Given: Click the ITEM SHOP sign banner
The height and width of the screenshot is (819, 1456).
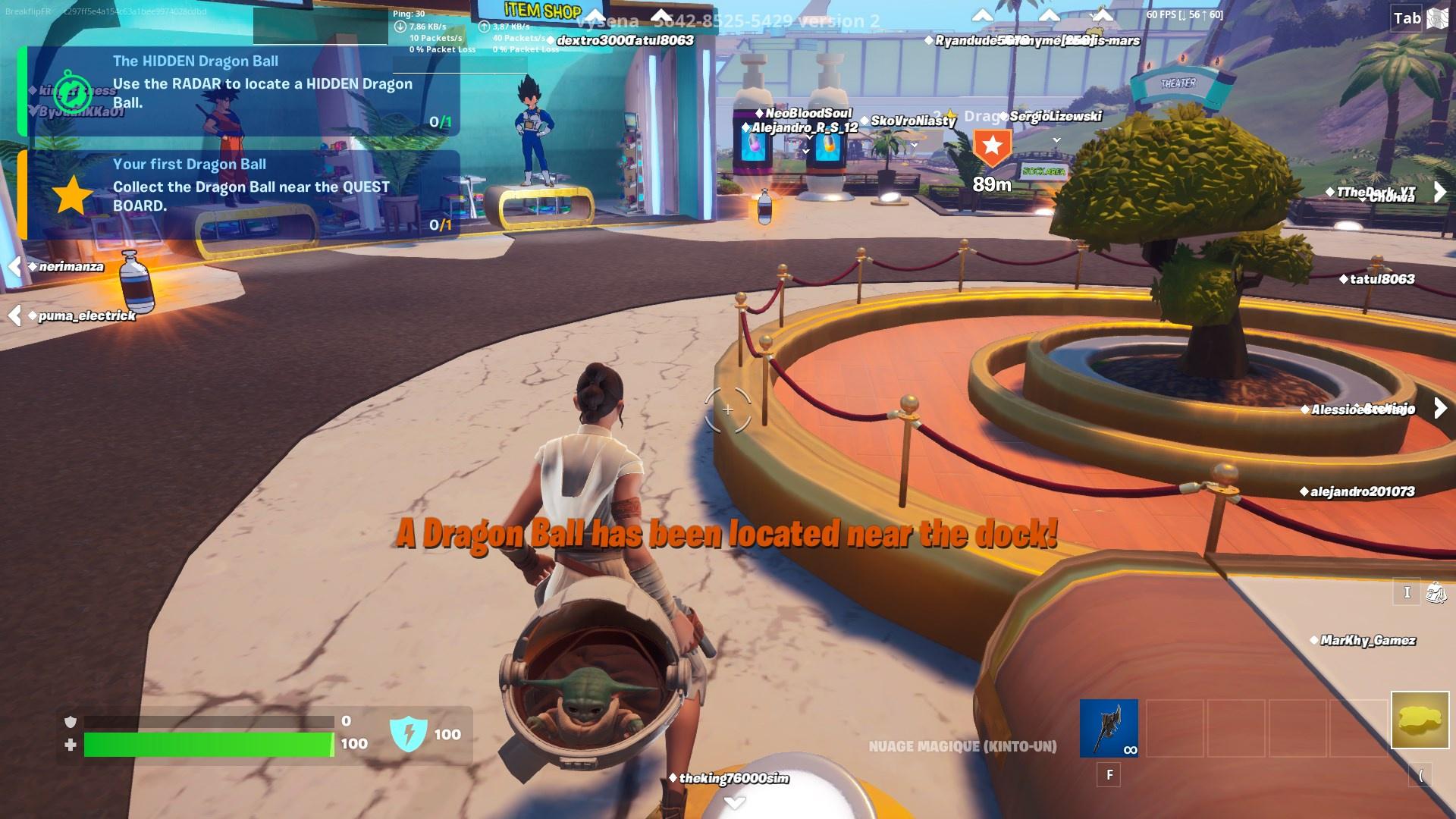Looking at the screenshot, I should tap(541, 10).
